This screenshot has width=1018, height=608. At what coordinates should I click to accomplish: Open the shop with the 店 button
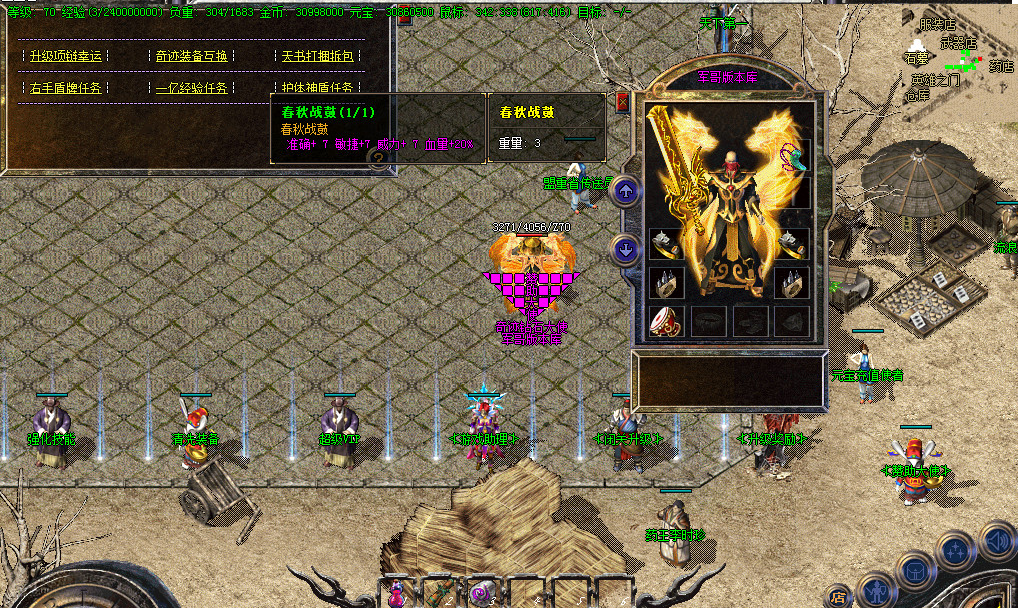point(838,597)
